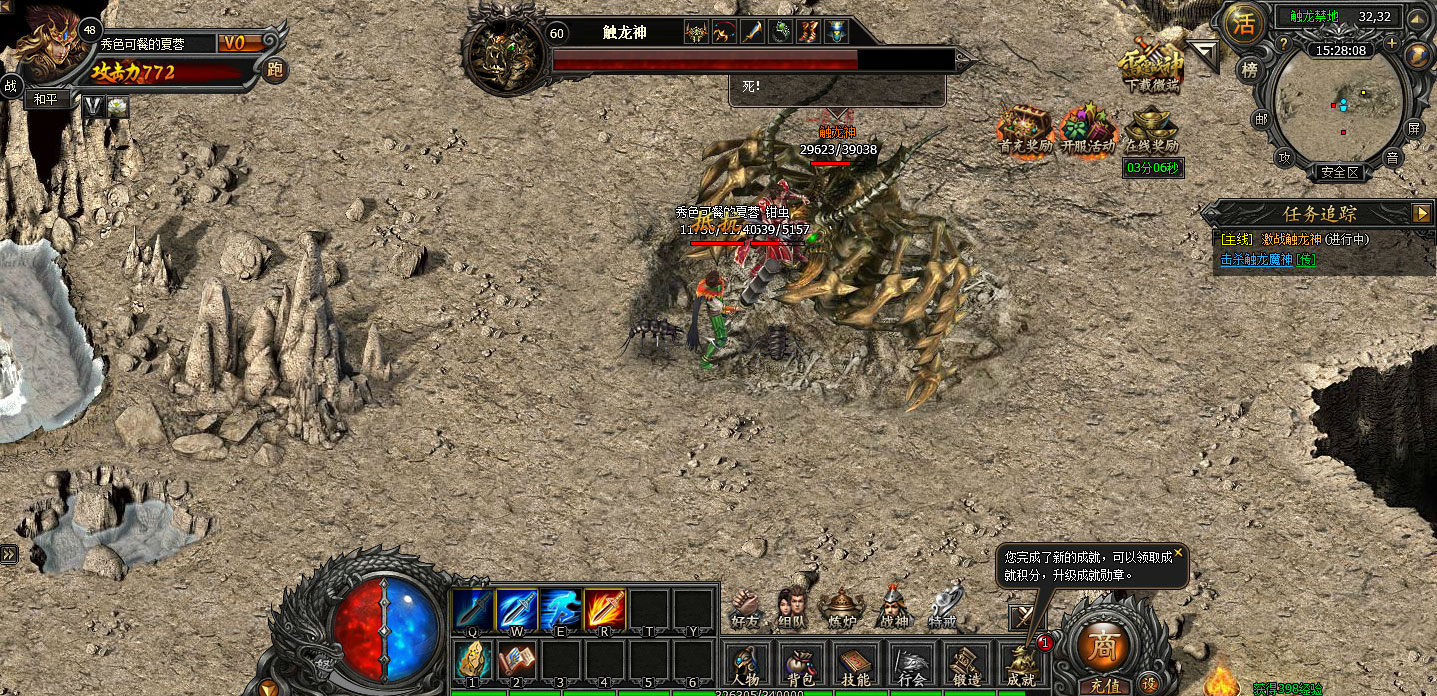Image resolution: width=1437 pixels, height=696 pixels.
Task: Open the 人物 (character) panel
Action: click(x=745, y=664)
